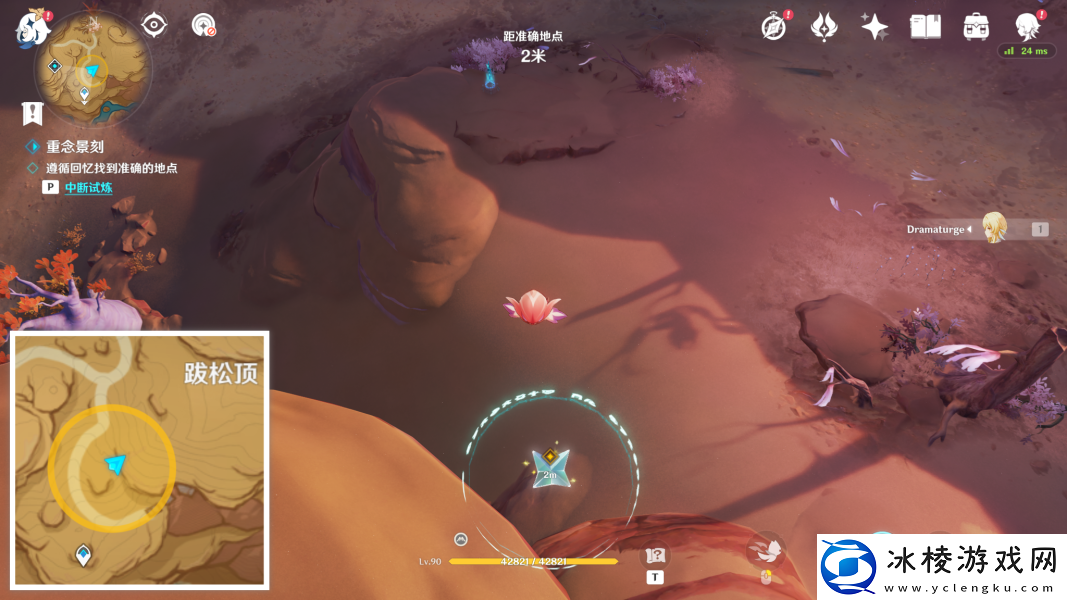The height and width of the screenshot is (600, 1067).
Task: Activate the bird-shaped skill icon
Action: click(767, 550)
